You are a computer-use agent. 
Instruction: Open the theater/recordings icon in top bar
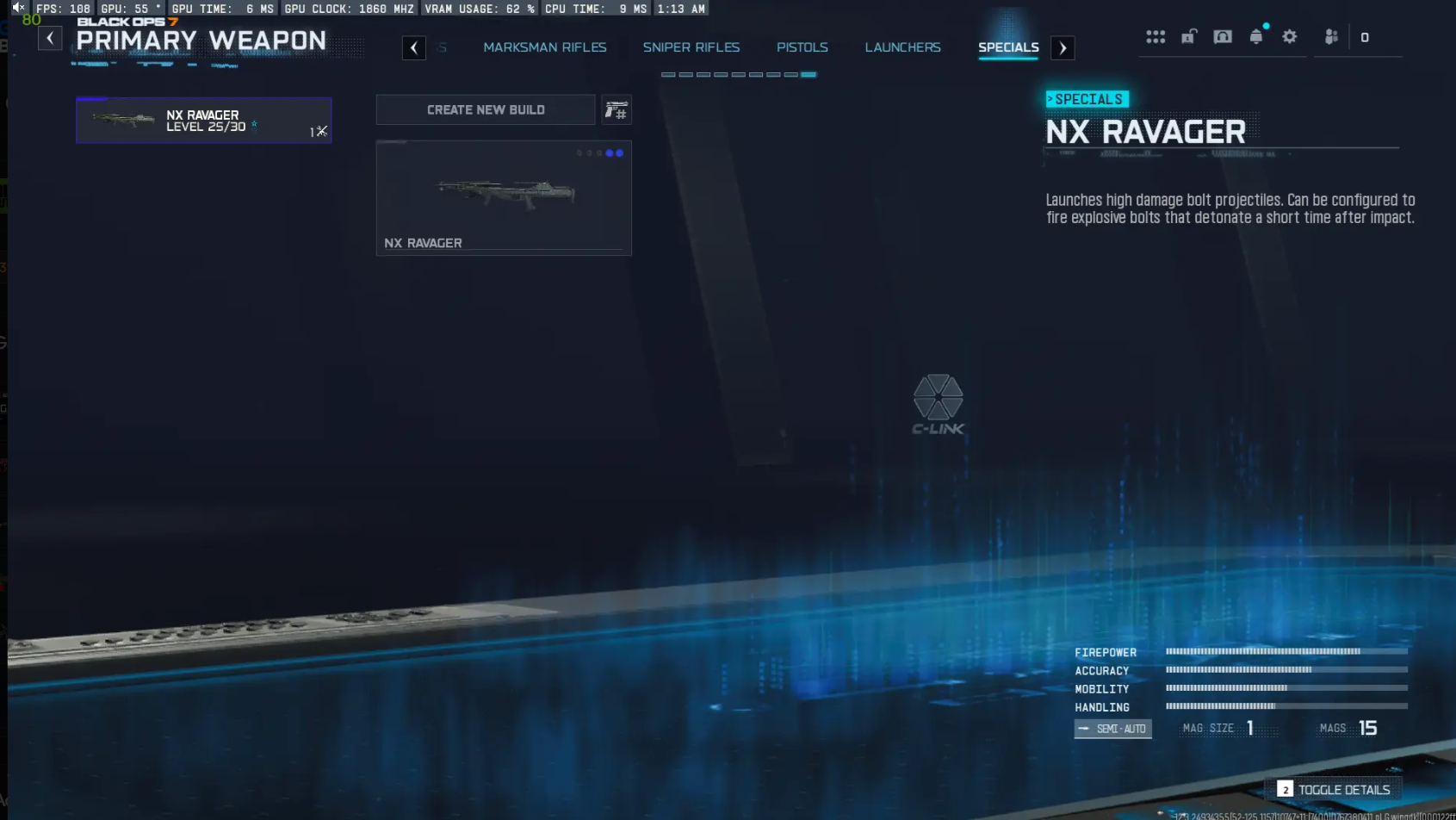pyautogui.click(x=1223, y=36)
